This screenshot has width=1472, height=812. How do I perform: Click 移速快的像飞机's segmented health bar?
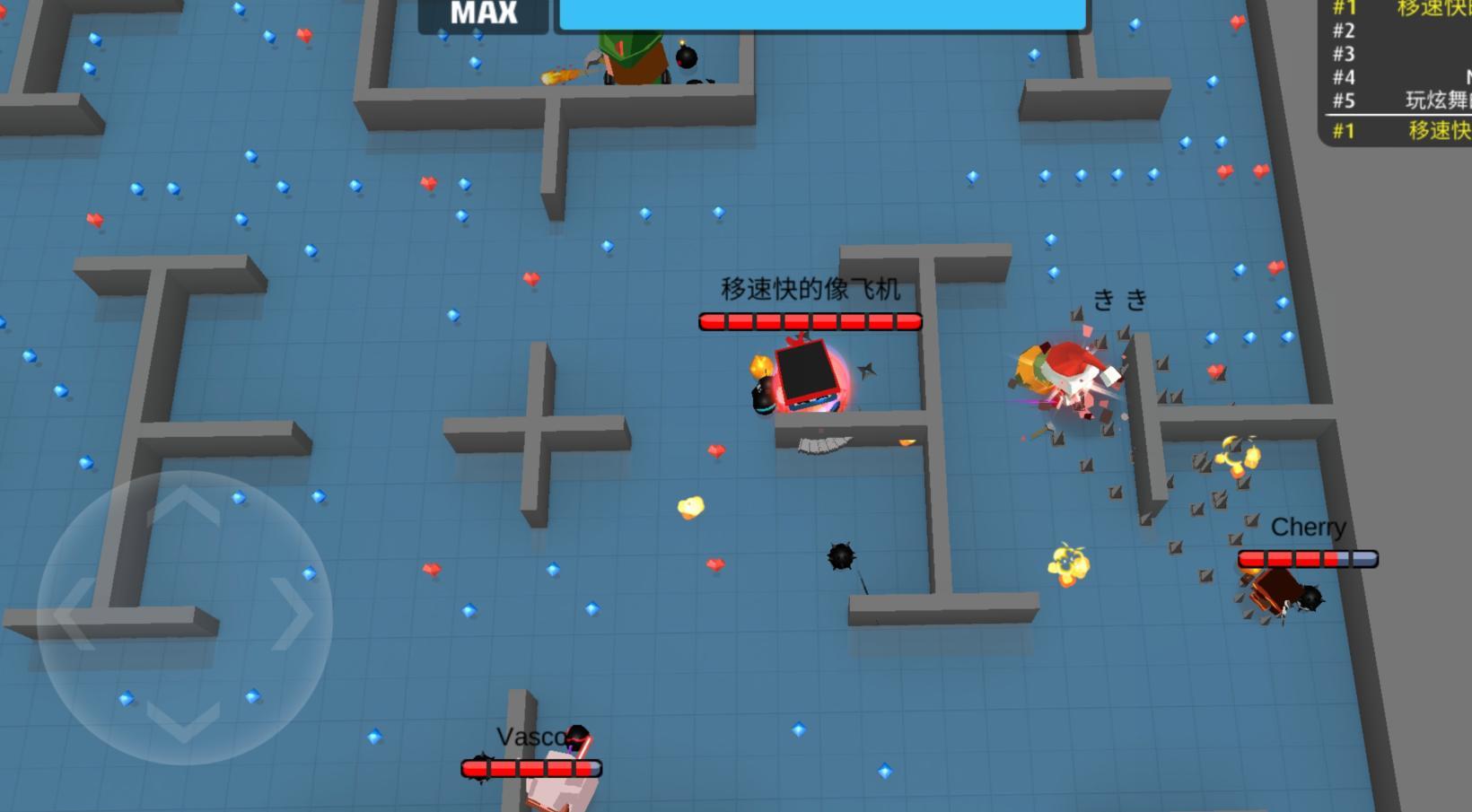(810, 320)
